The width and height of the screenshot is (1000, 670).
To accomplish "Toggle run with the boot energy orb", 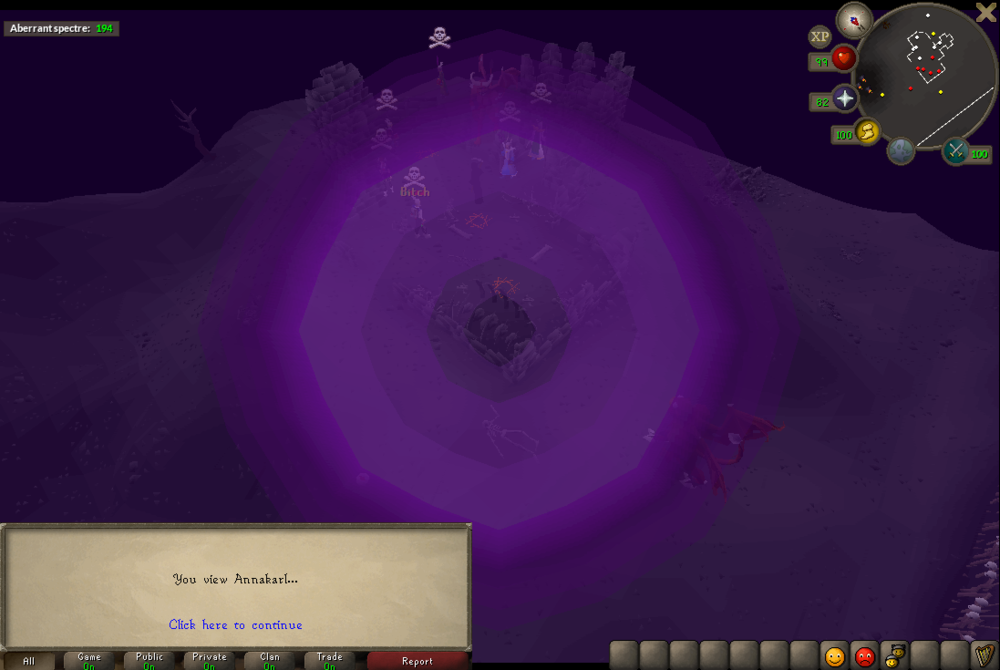I will click(867, 131).
